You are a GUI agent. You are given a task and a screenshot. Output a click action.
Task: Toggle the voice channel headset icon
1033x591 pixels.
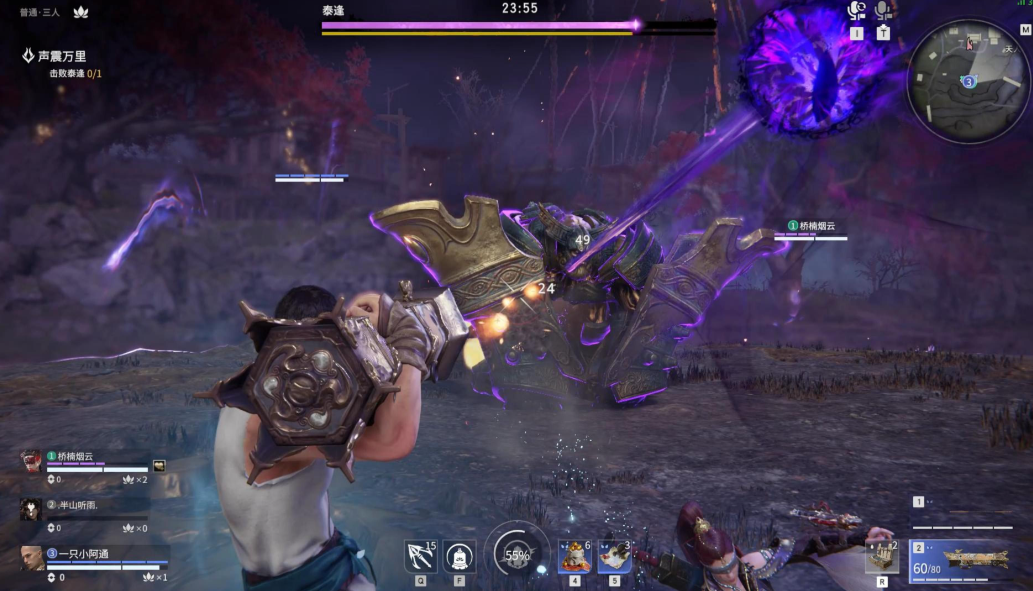pos(856,12)
